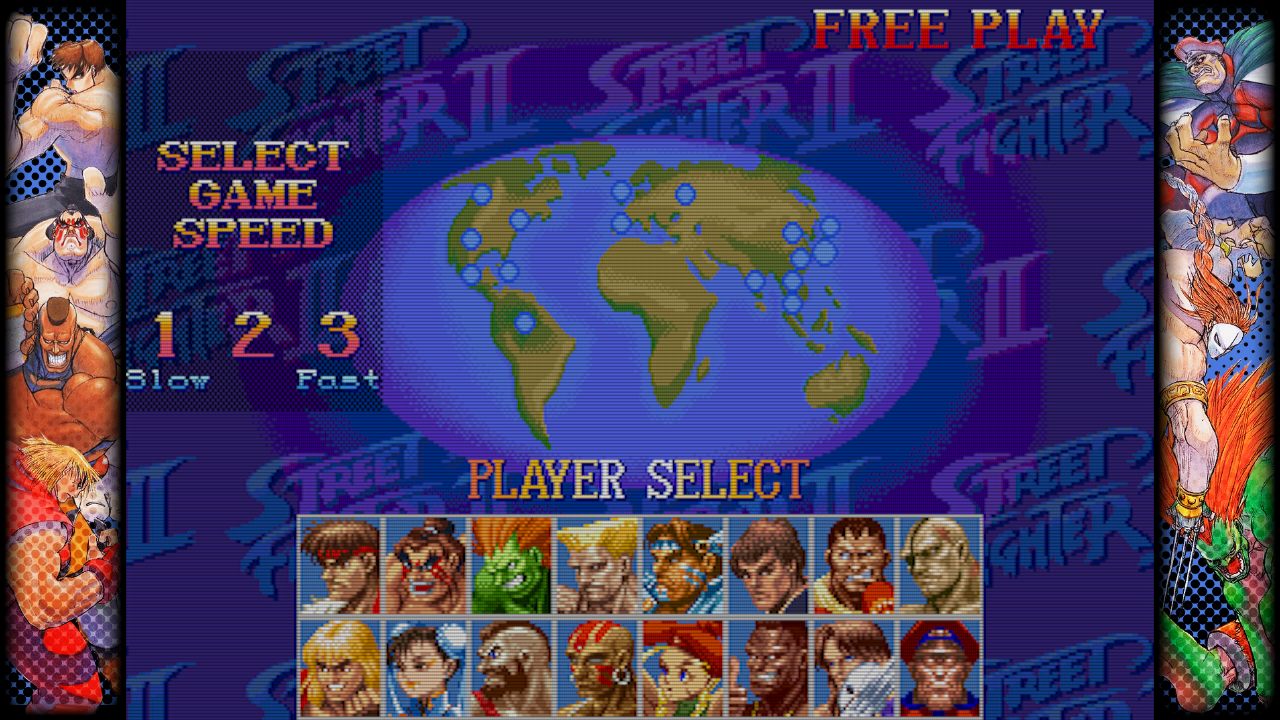Choose Dee Jay giving thumbs up
The image size is (1280, 720).
tap(768, 667)
